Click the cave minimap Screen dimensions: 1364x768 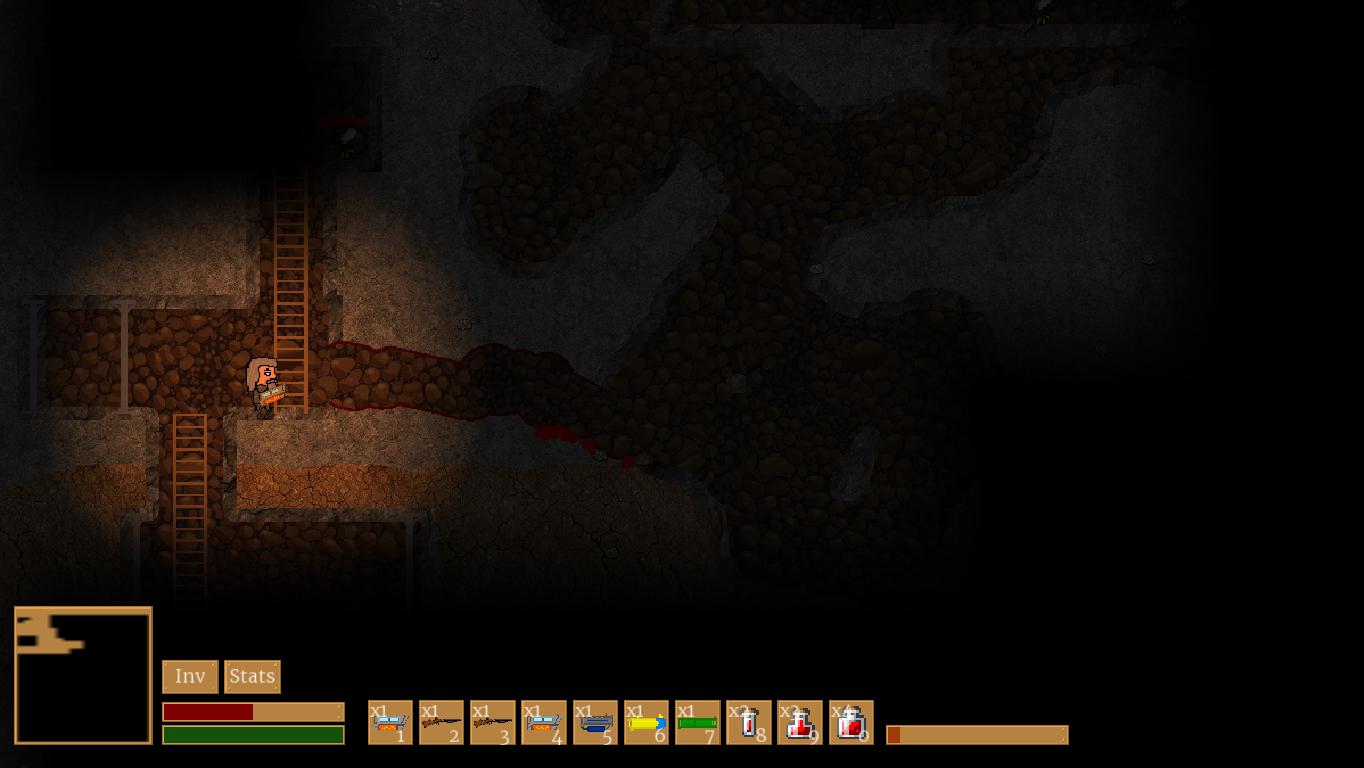coord(83,676)
